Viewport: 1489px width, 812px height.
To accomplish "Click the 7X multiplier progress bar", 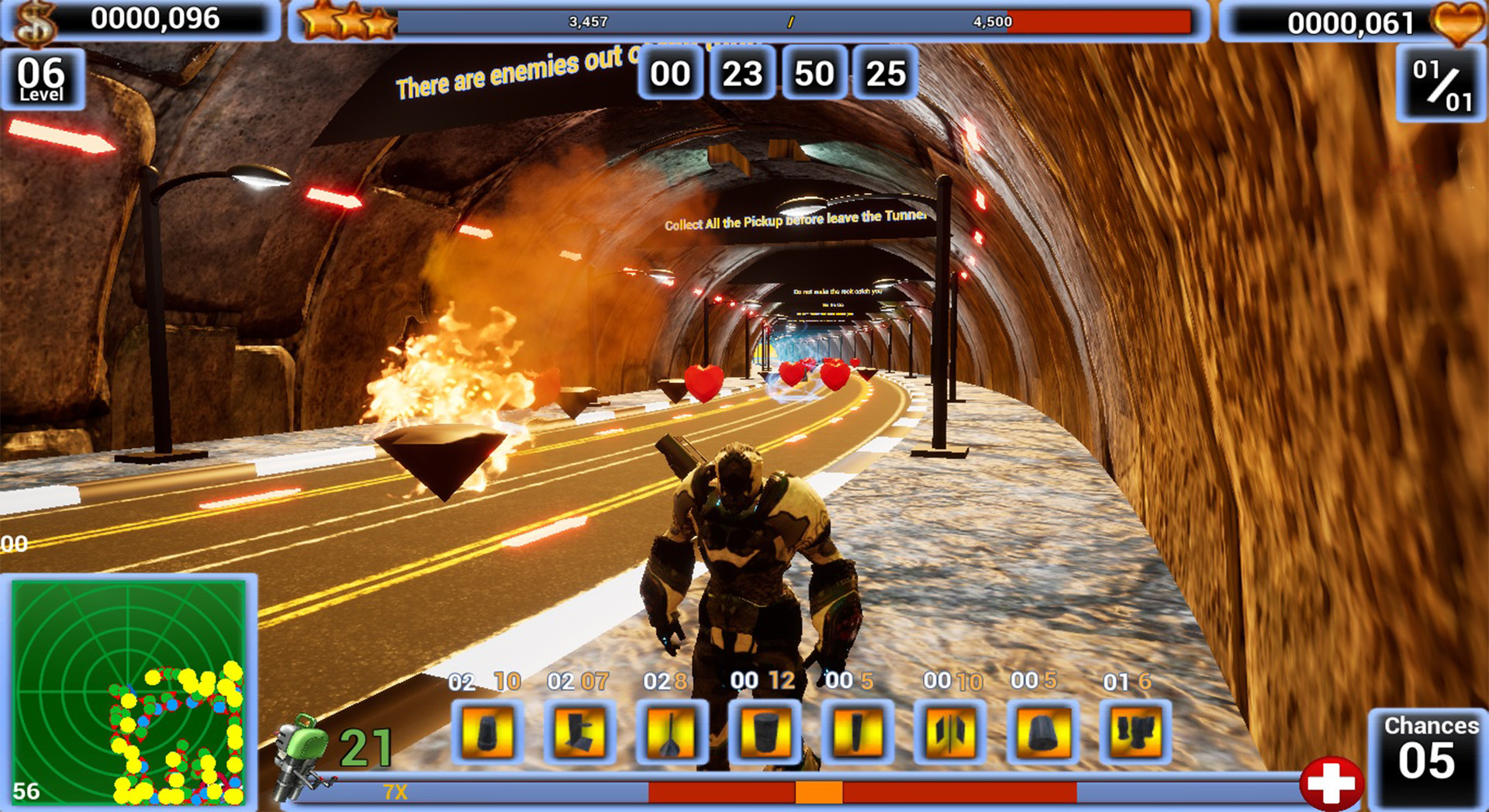I will pos(737,793).
